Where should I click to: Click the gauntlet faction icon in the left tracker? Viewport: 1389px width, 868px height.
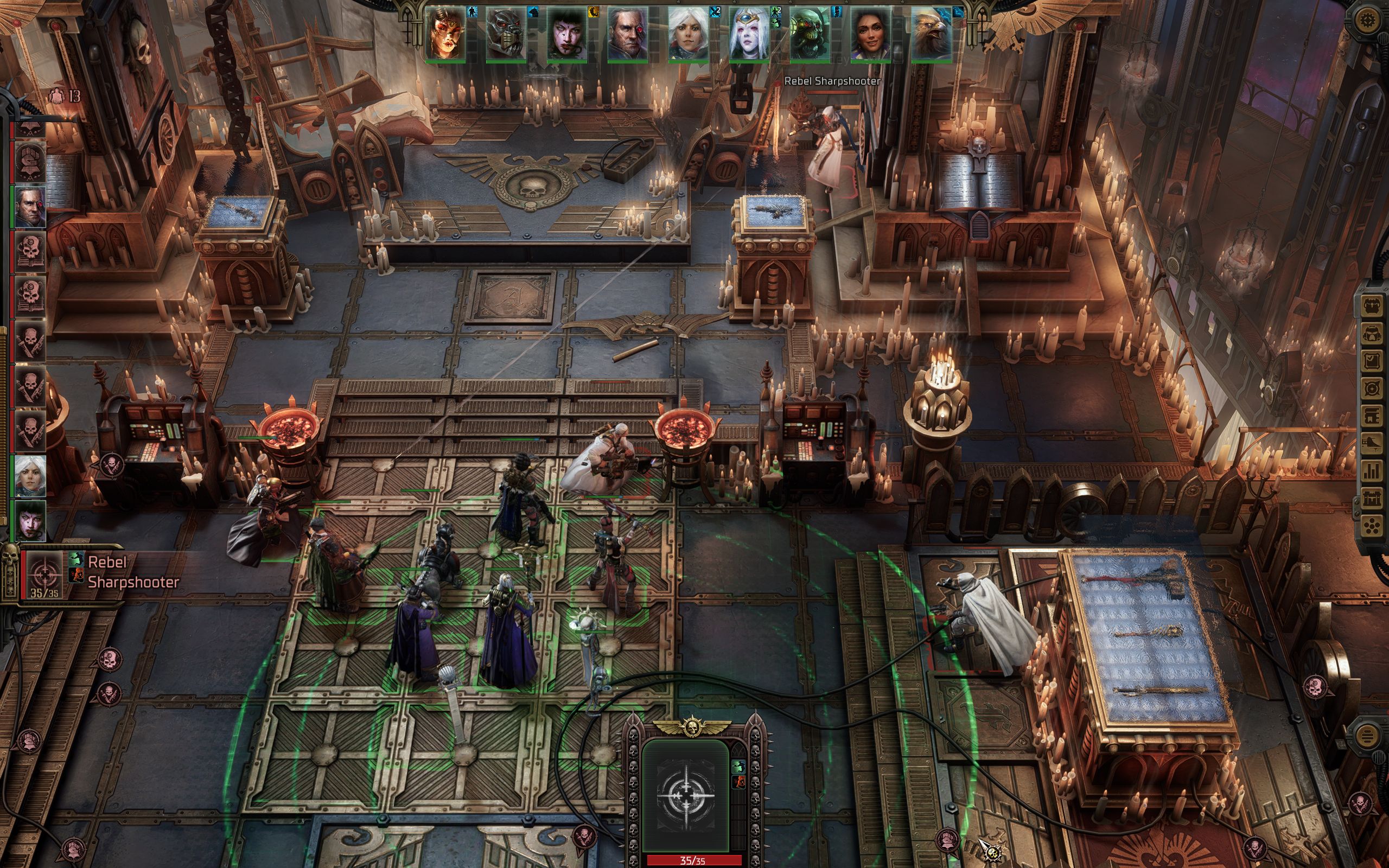29,161
